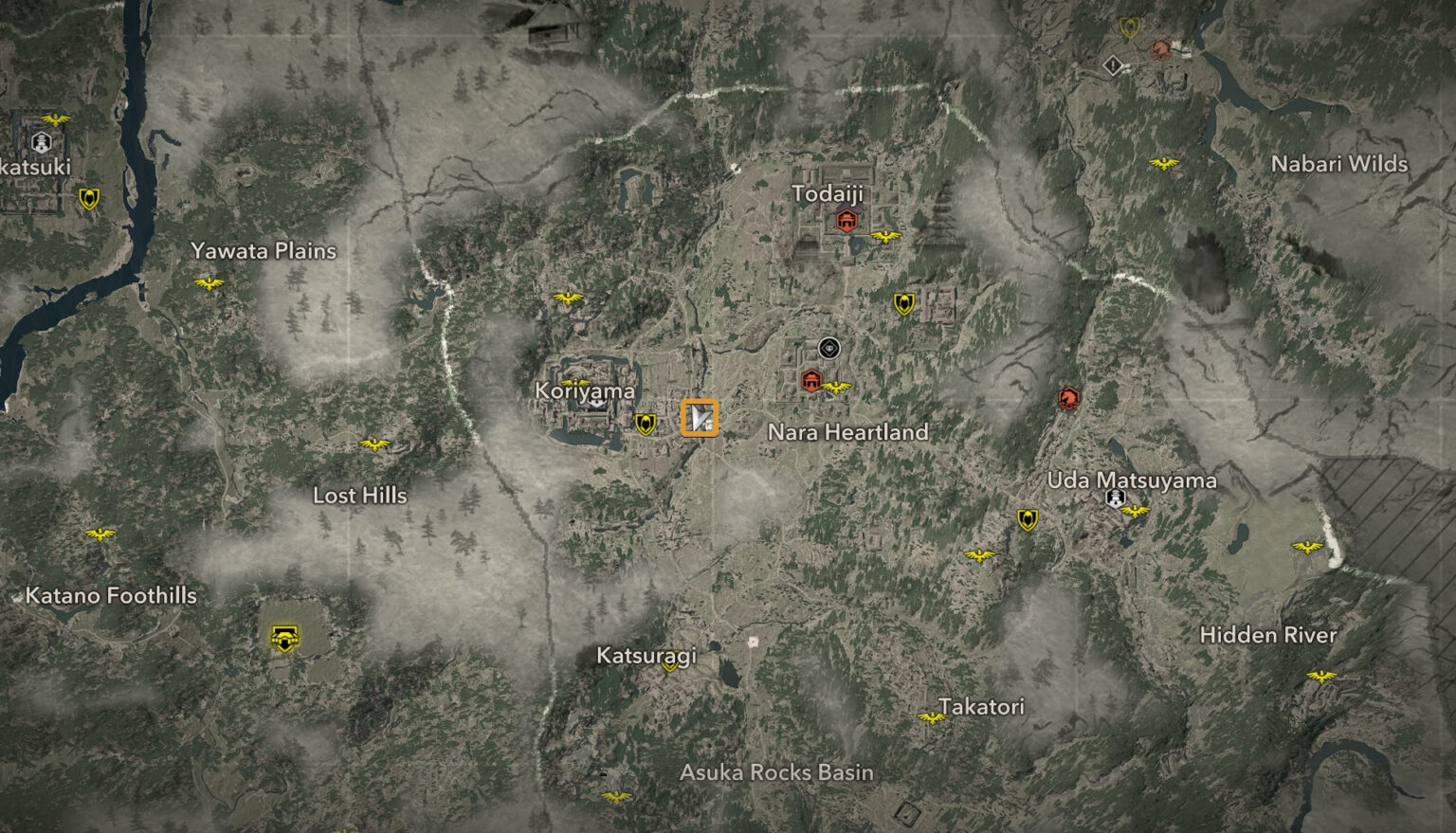Select the Katsuragi area name
The width and height of the screenshot is (1456, 833).
[648, 654]
